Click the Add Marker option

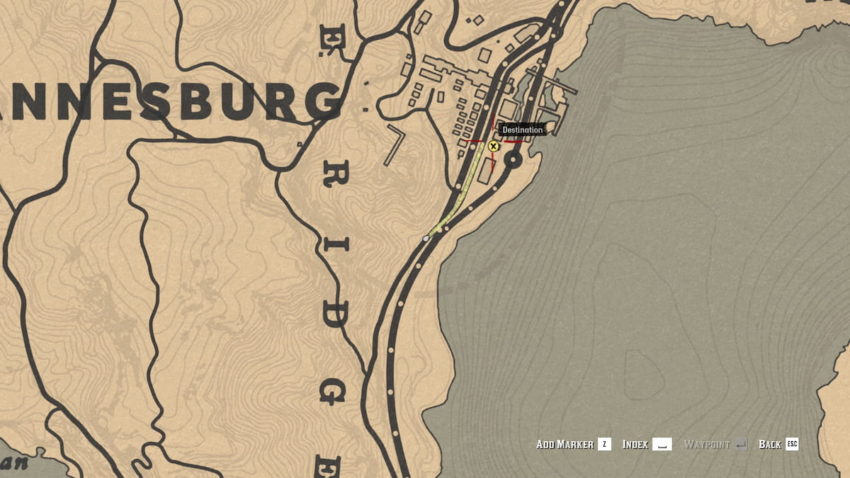tap(572, 444)
